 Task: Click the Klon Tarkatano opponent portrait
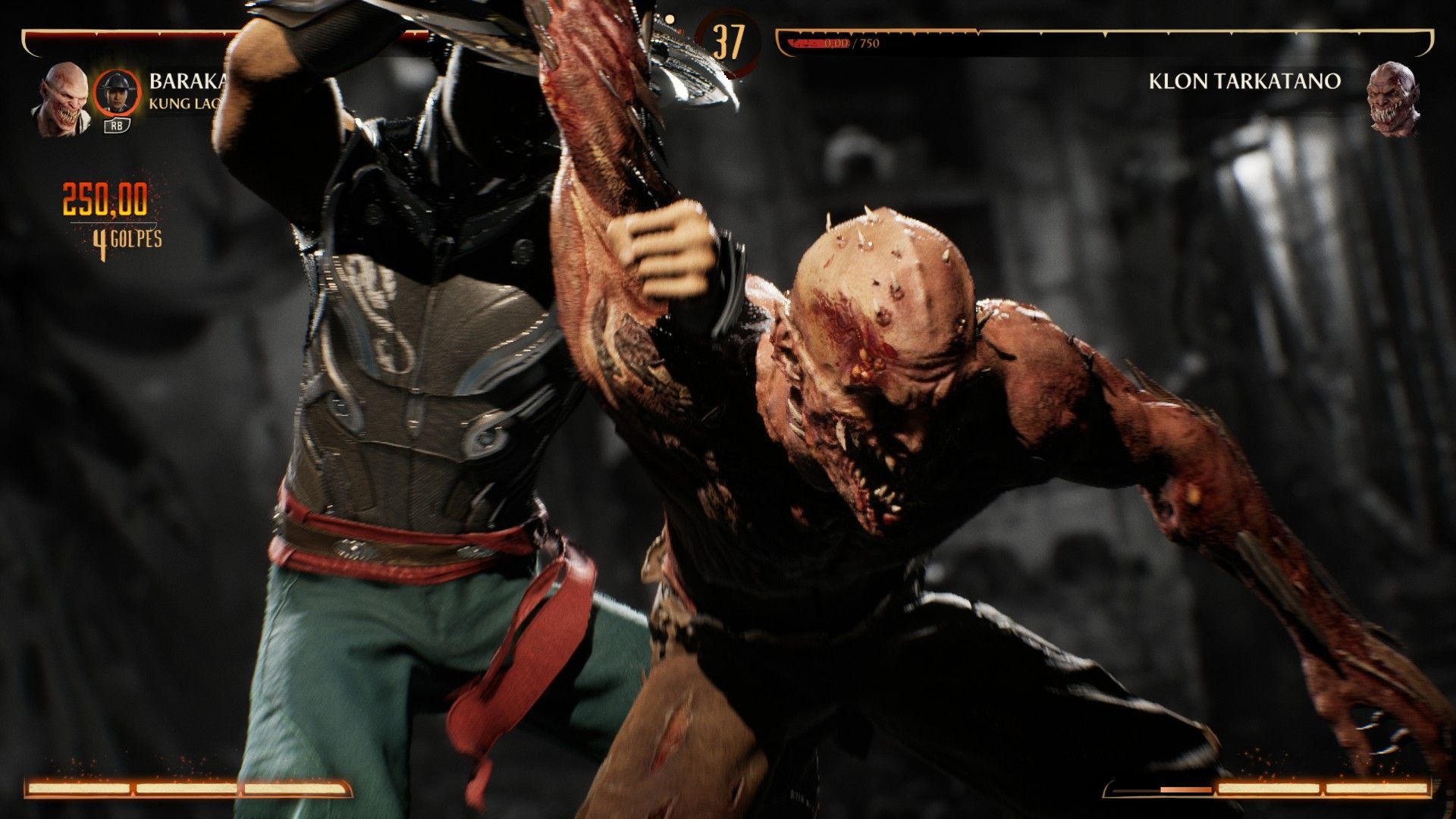pyautogui.click(x=1392, y=98)
